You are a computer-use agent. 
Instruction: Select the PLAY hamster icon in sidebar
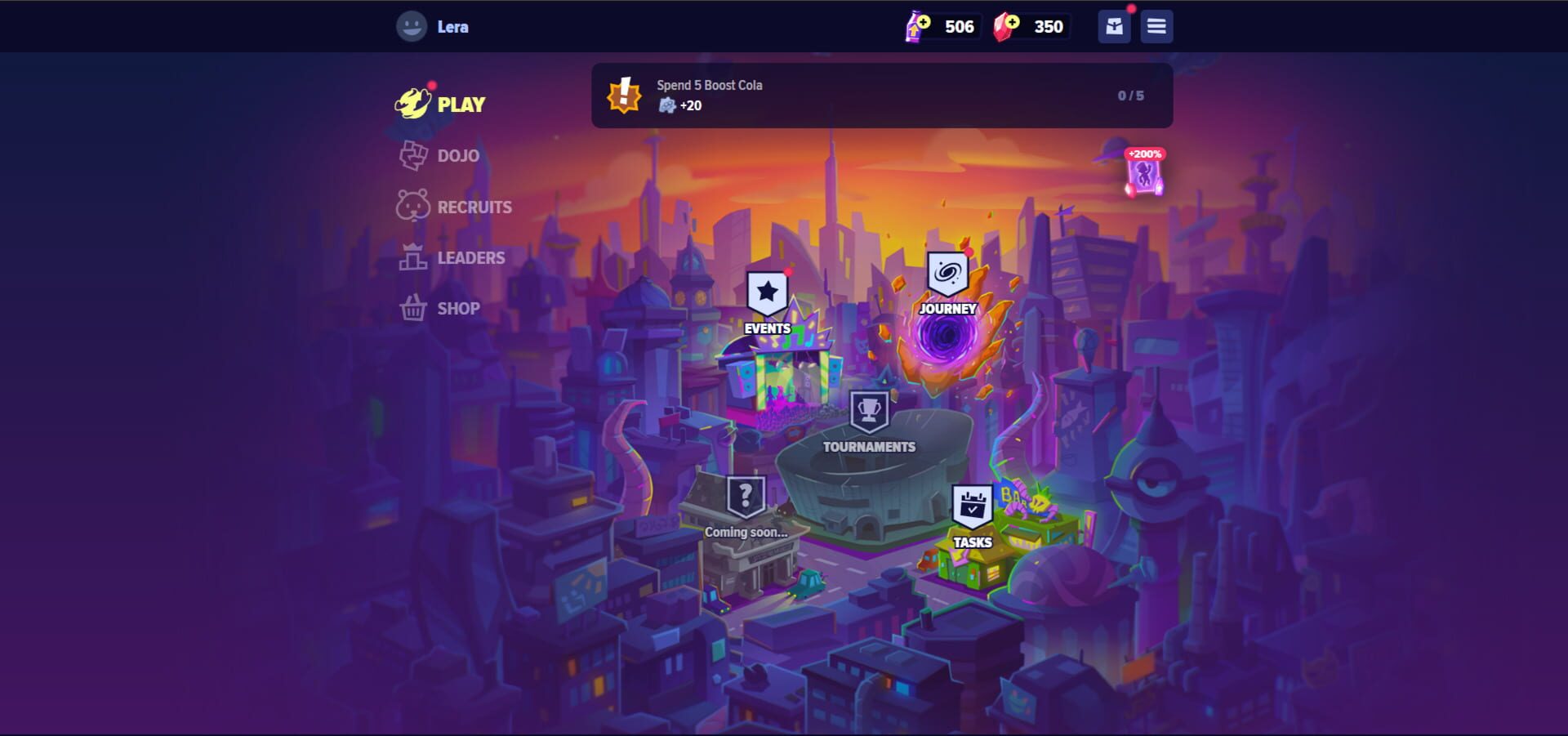pyautogui.click(x=413, y=104)
